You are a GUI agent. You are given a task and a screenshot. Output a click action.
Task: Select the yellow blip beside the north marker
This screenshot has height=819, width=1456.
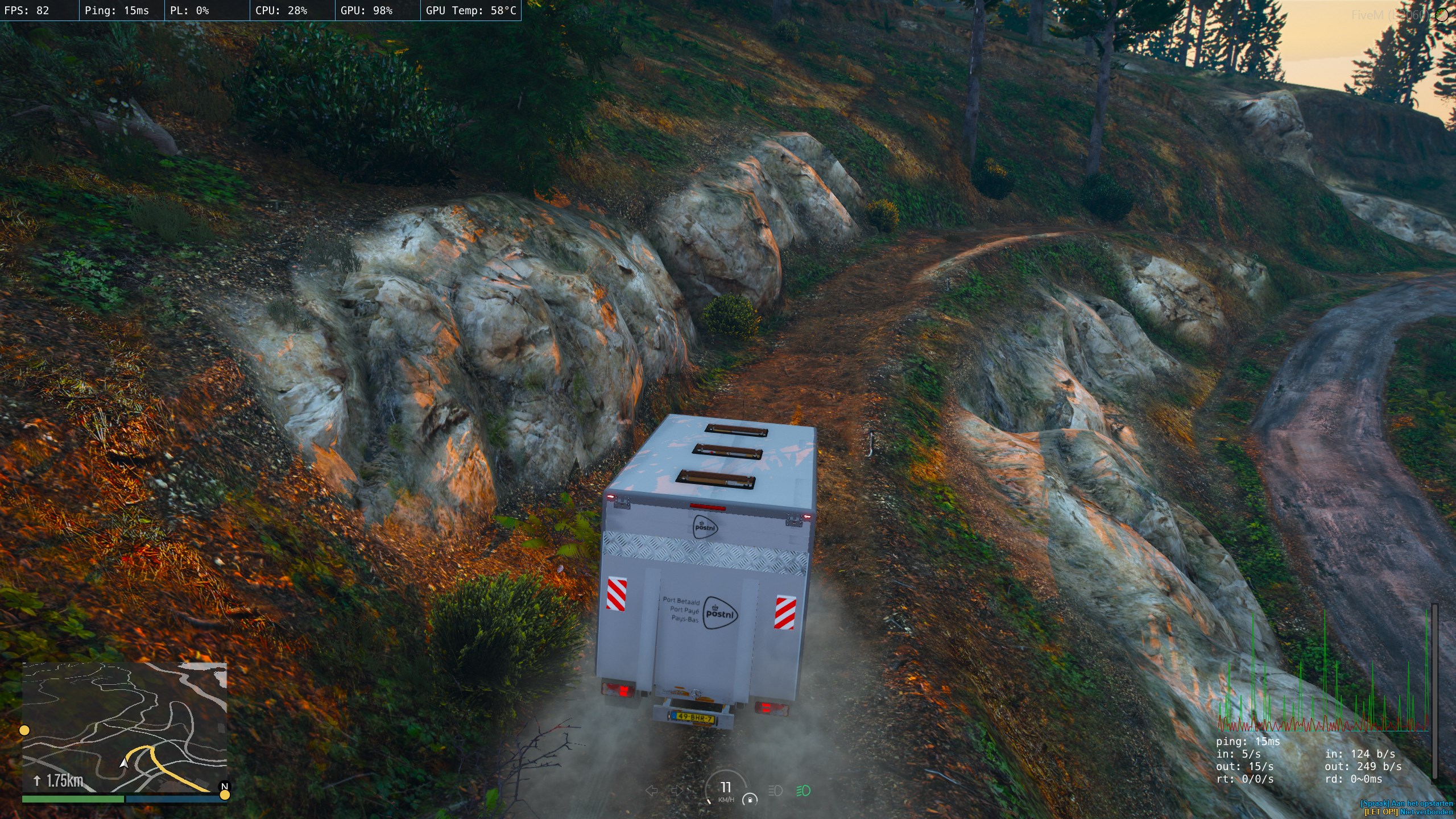click(225, 795)
